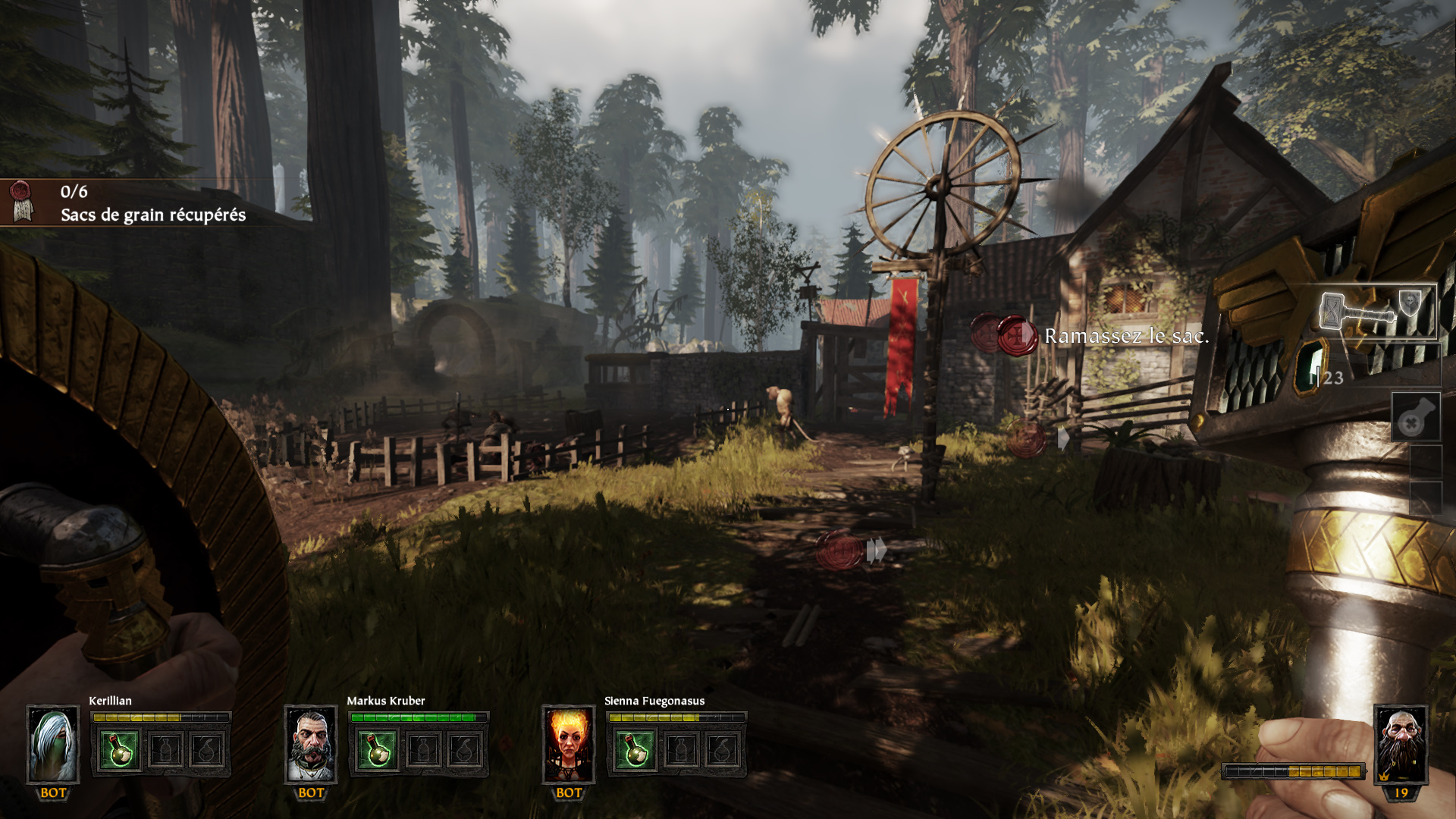Select the ranged weapon slot showing 23

click(1365, 369)
